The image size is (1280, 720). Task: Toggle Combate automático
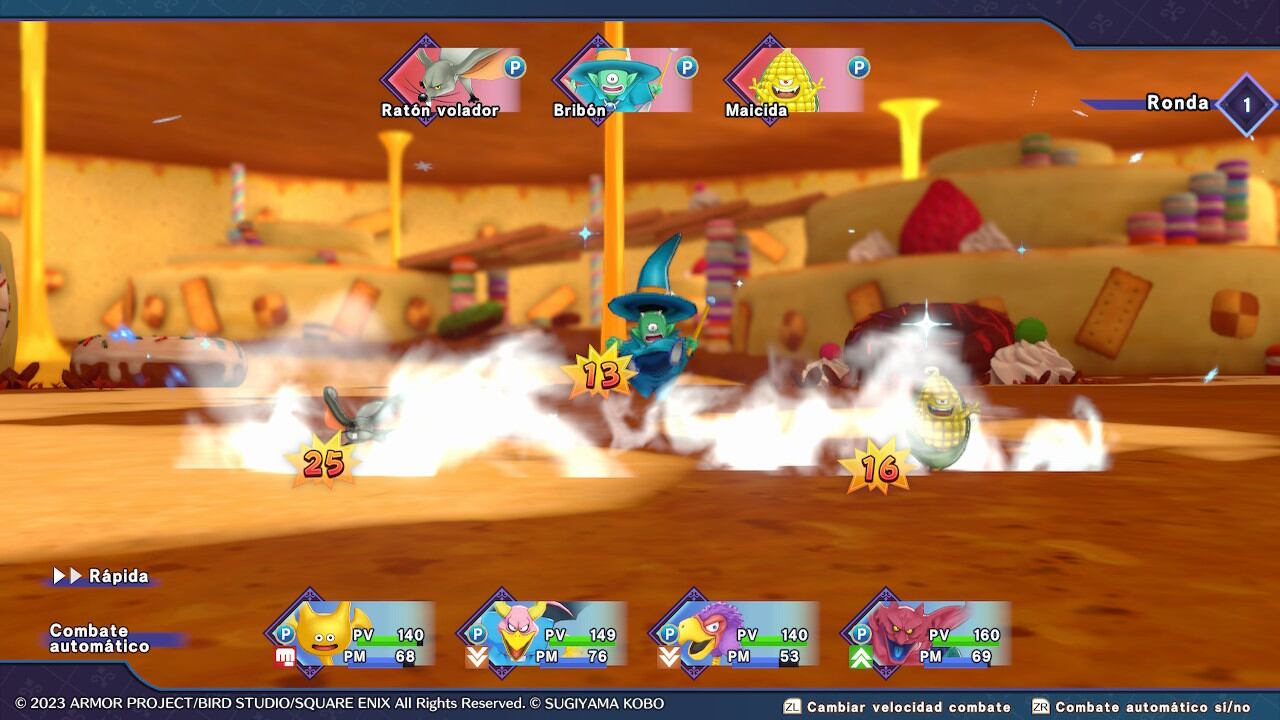100,638
